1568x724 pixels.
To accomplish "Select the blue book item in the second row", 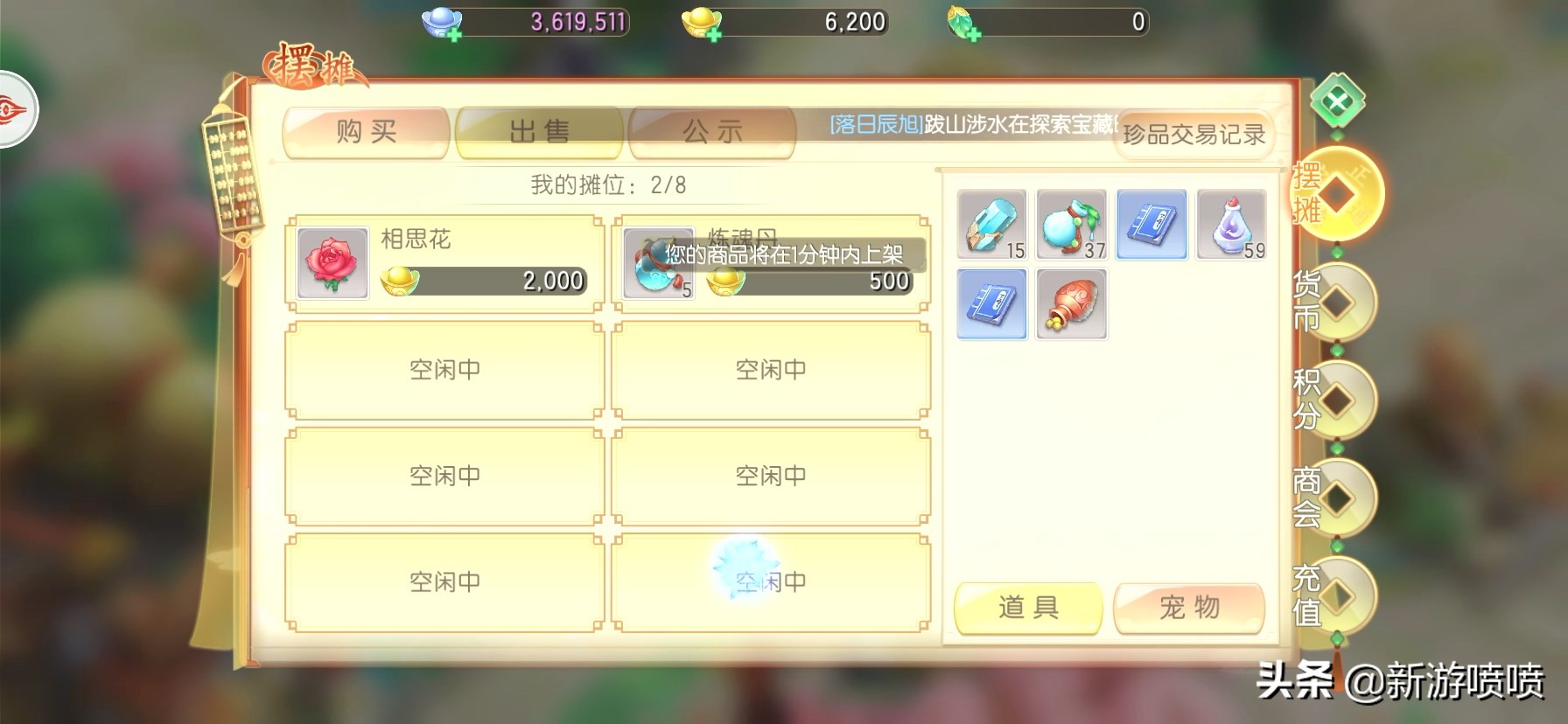I will click(991, 304).
